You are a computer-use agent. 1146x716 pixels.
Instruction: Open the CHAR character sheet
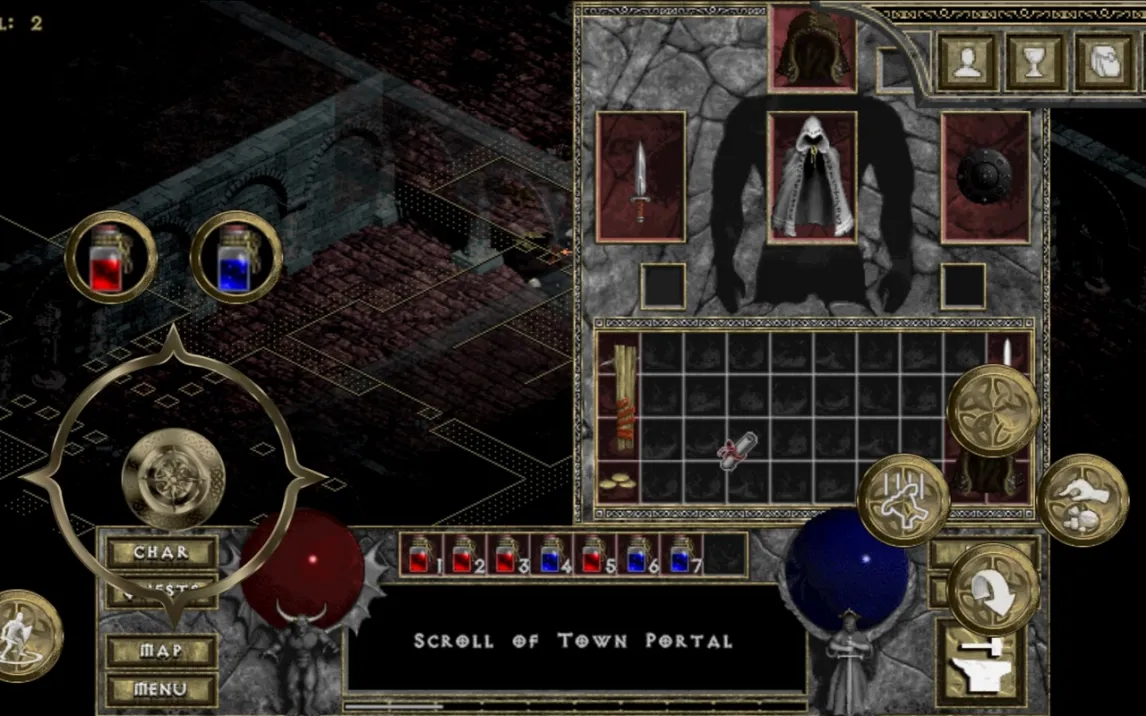click(x=161, y=552)
